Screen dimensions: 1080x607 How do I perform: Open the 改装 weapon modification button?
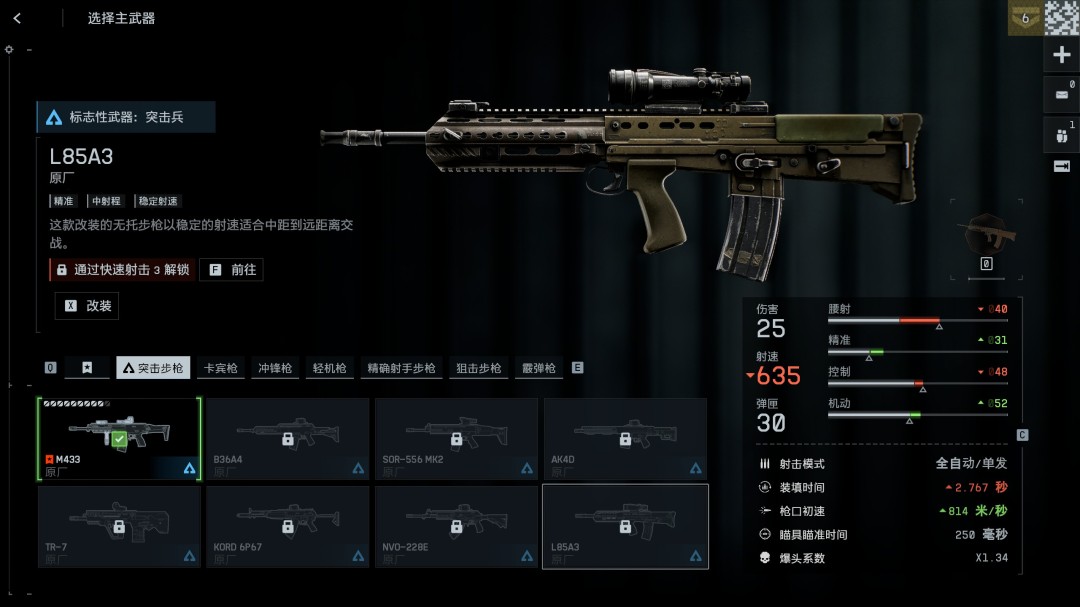coord(87,306)
